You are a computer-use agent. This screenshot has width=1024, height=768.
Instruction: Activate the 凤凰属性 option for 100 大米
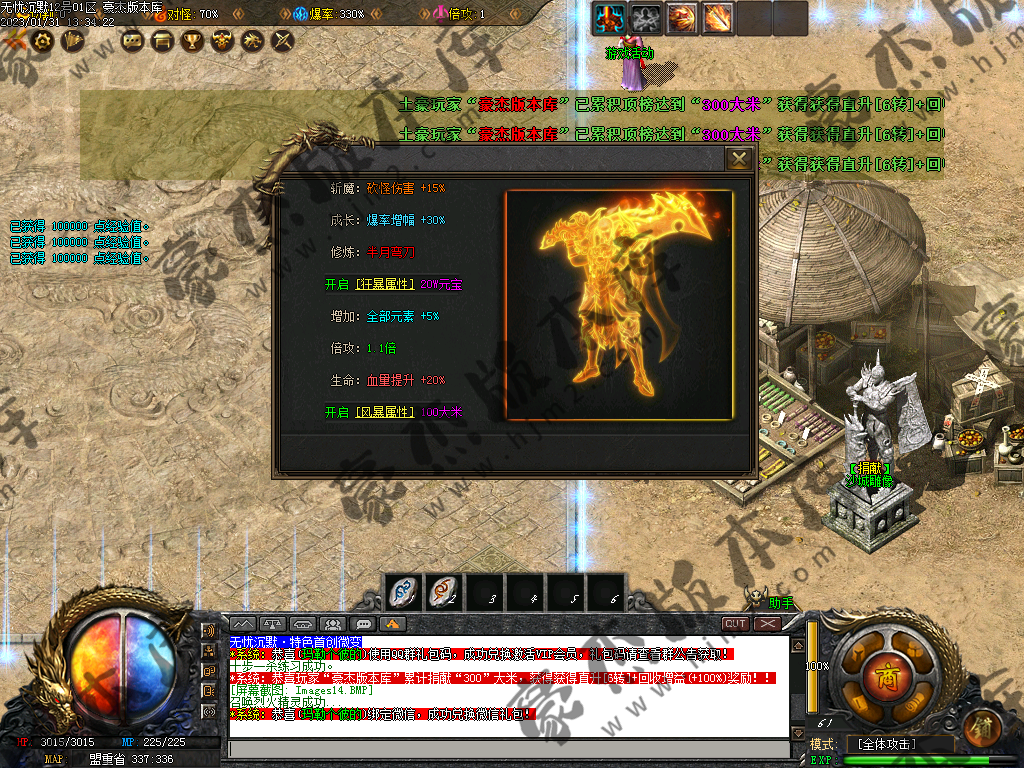[x=369, y=412]
